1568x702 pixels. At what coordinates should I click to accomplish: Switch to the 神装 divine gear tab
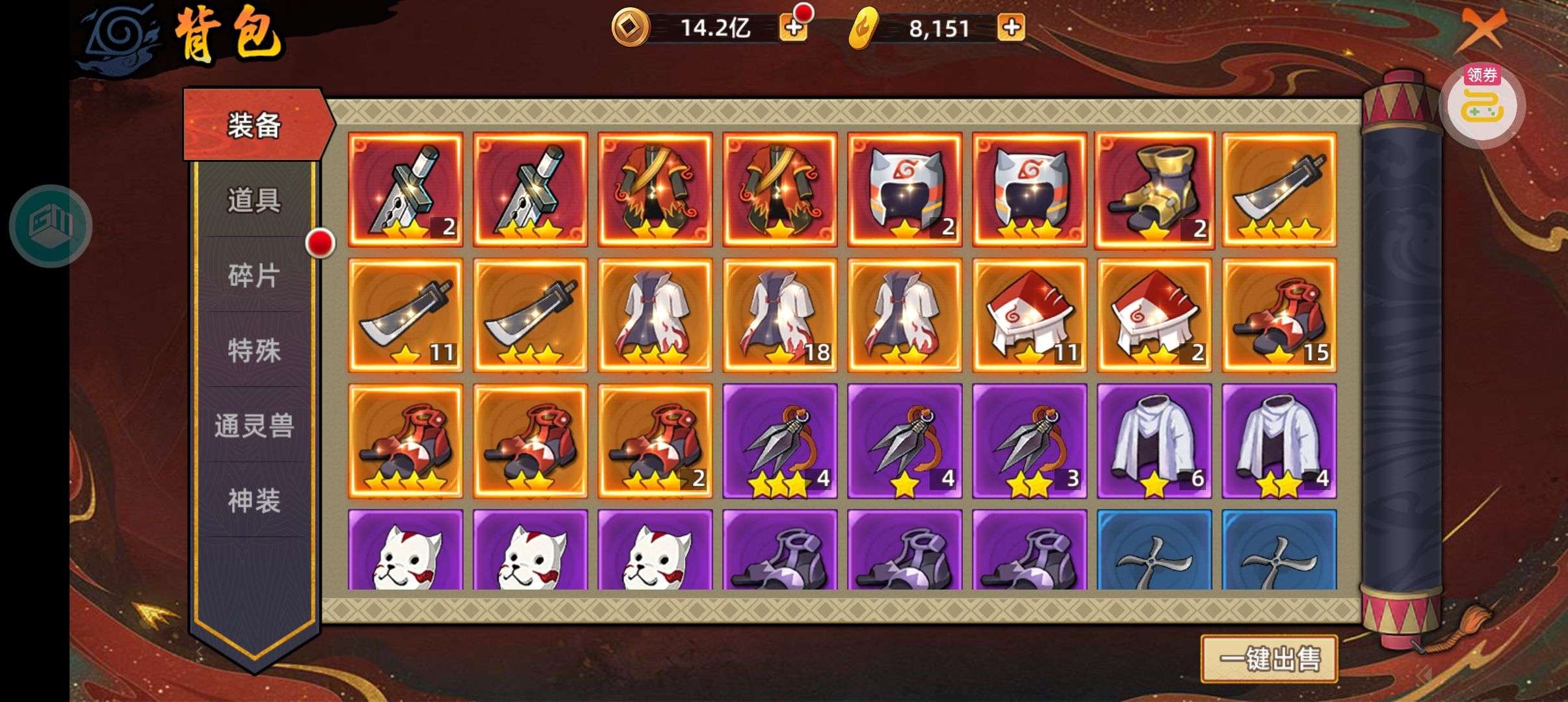coord(254,501)
